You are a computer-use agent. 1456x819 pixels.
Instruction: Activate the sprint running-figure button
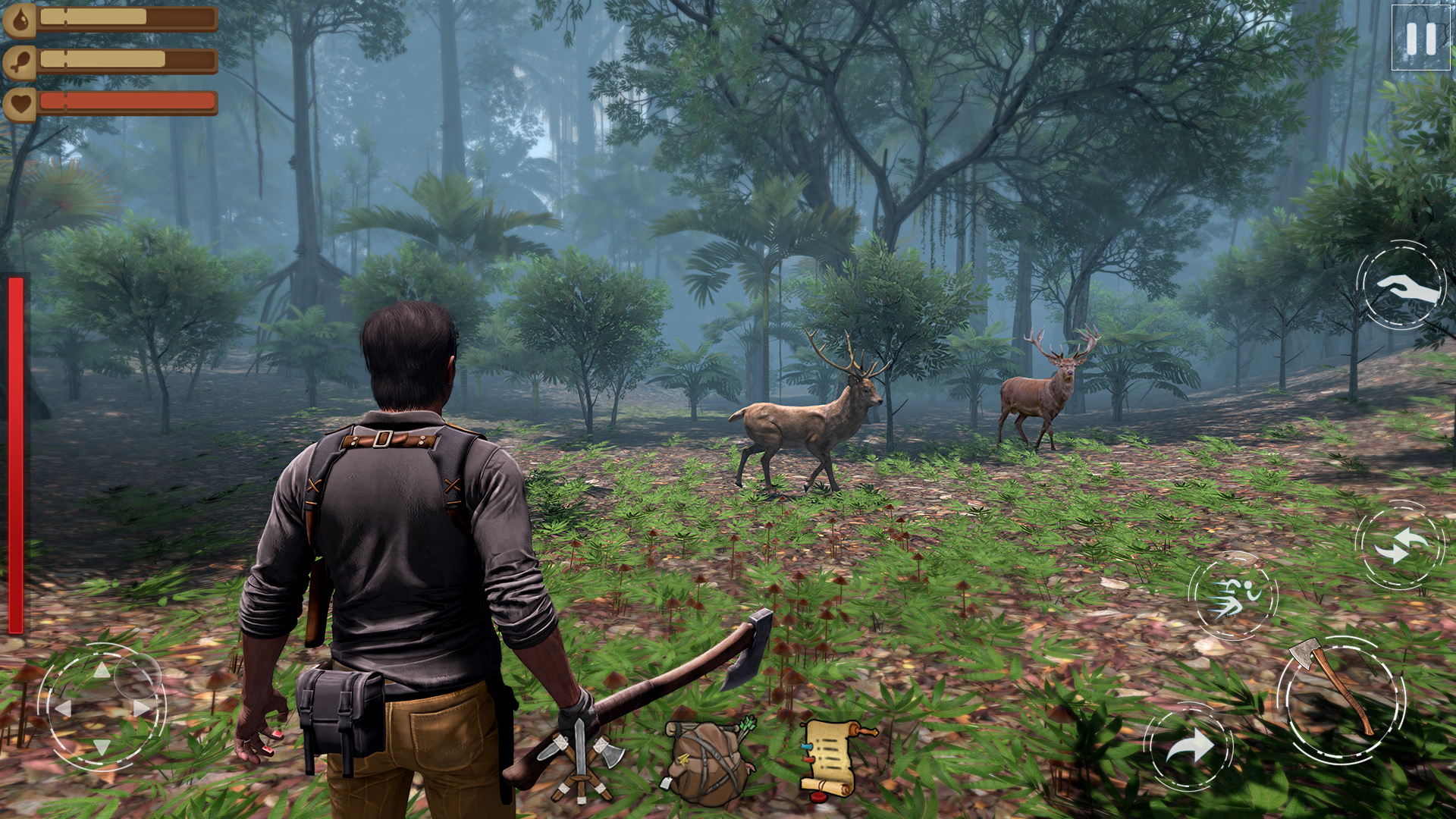pos(1233,596)
